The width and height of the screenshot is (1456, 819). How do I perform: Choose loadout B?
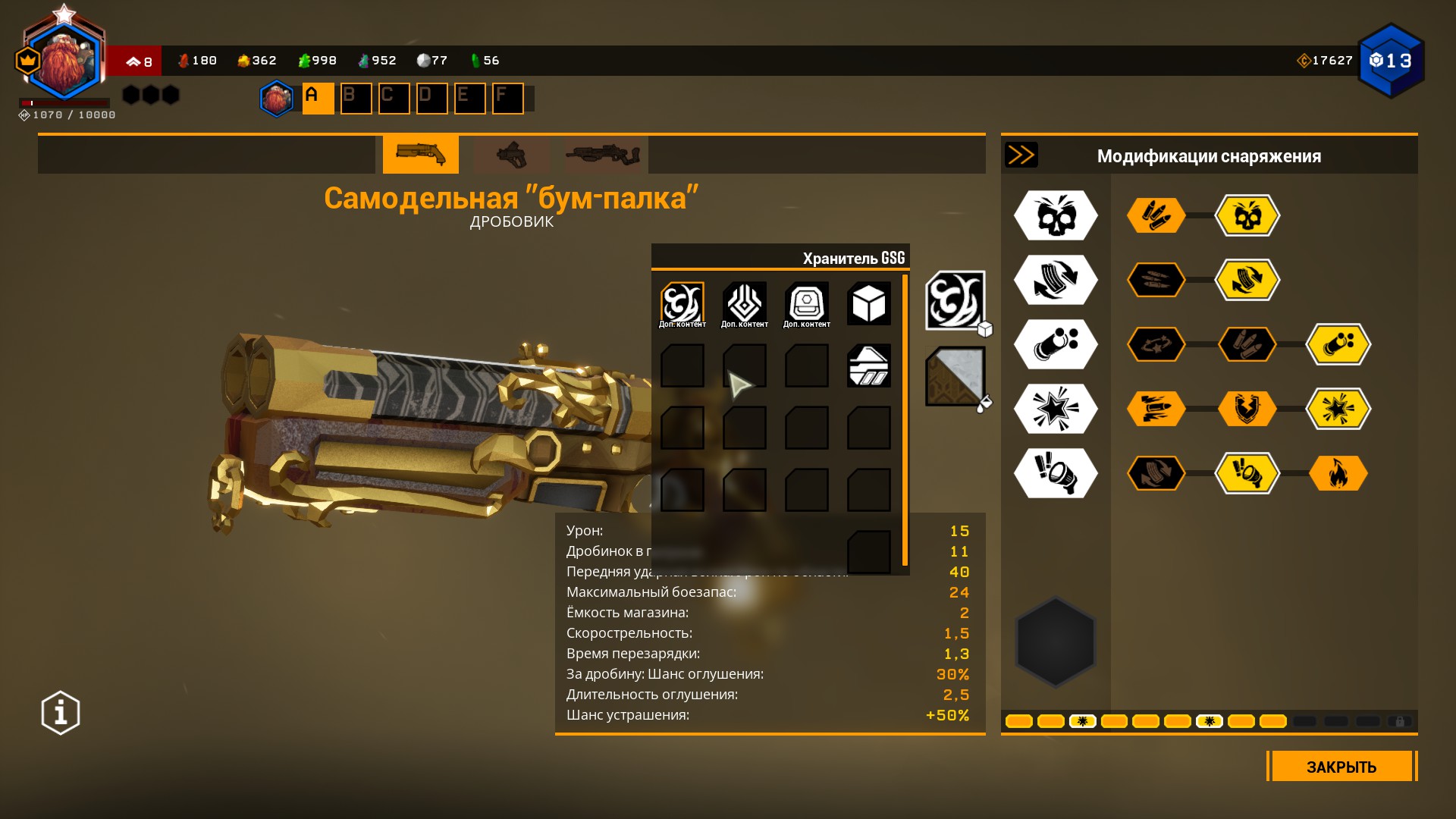(x=356, y=99)
